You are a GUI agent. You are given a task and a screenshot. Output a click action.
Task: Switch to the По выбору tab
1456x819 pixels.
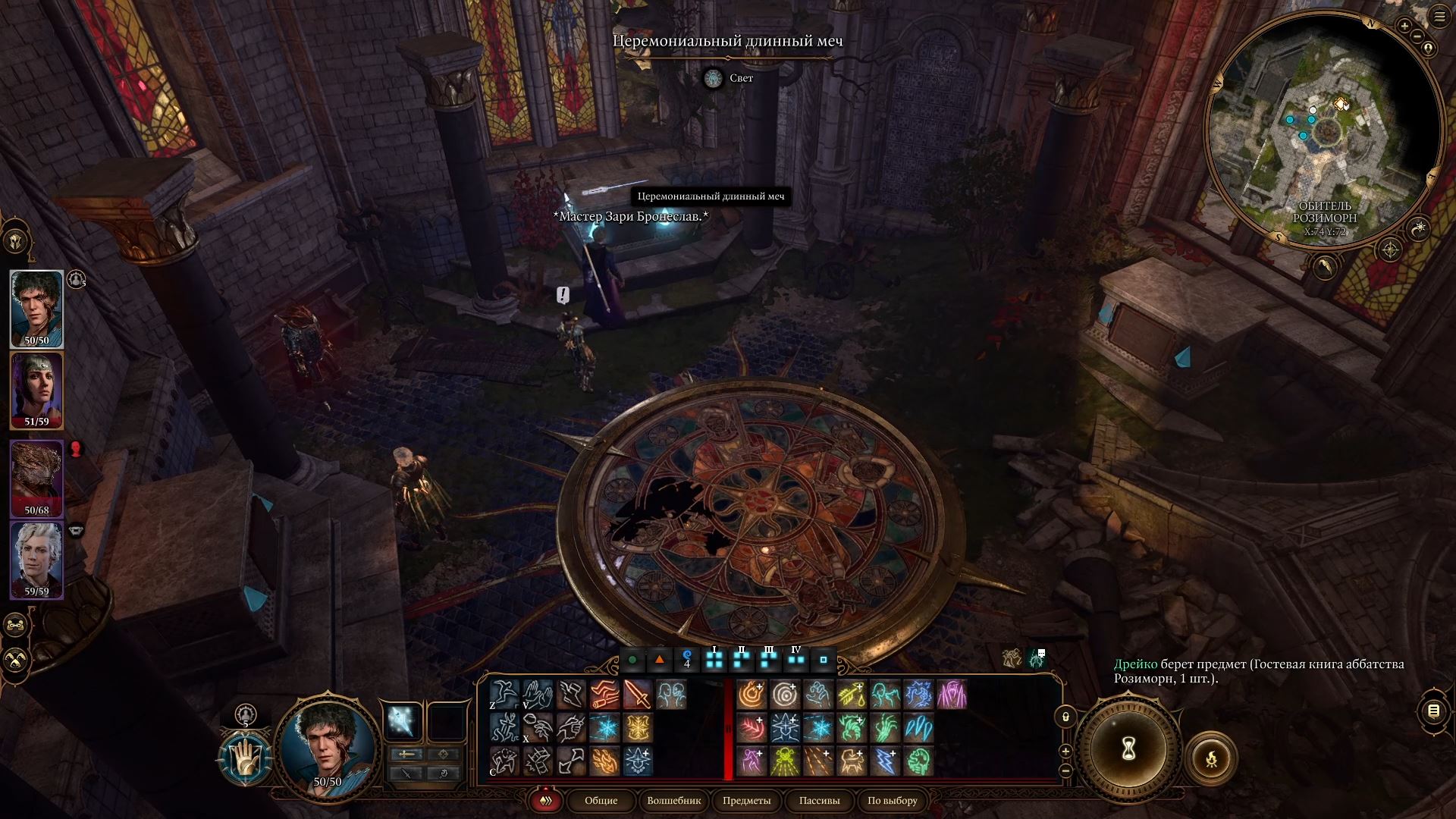coord(892,801)
